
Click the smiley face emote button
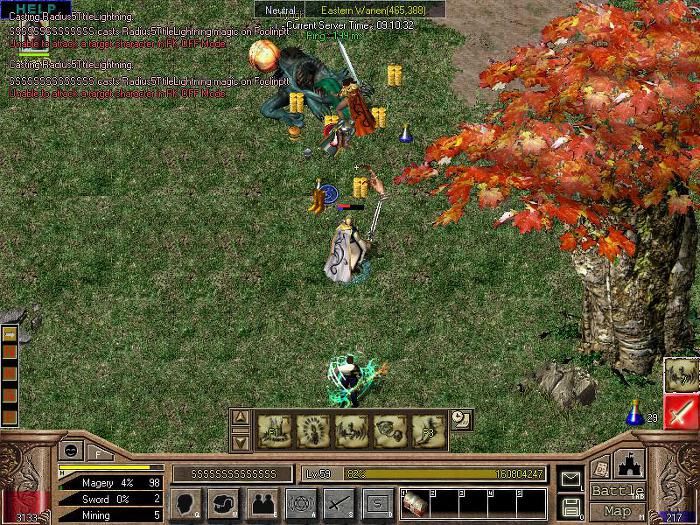73,451
